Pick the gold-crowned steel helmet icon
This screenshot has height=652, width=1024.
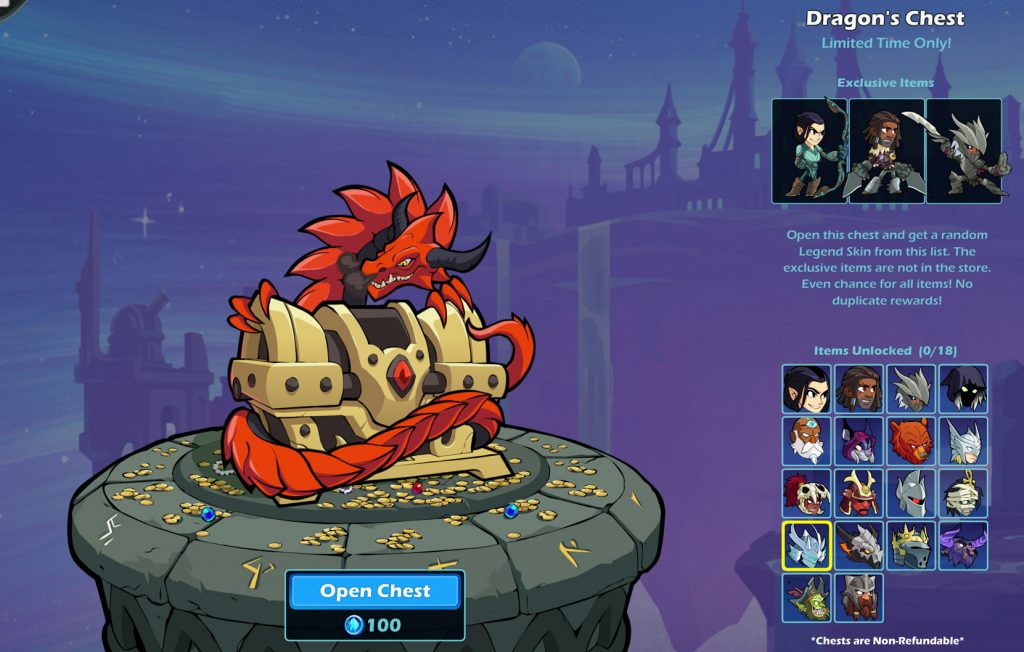tap(911, 546)
